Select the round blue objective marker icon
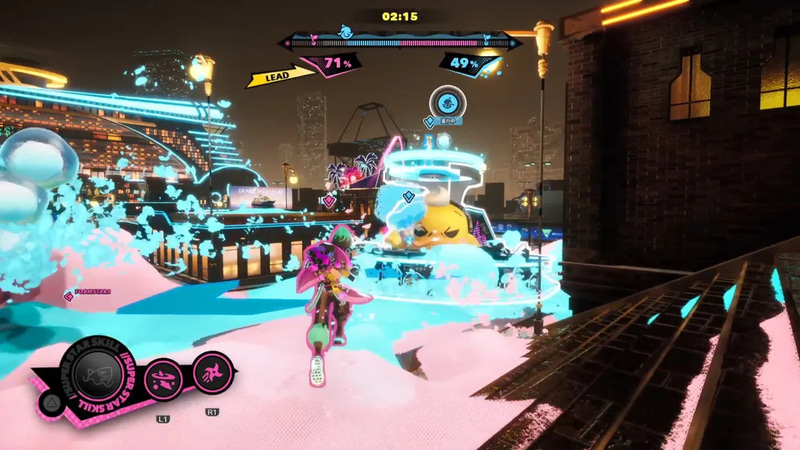 click(445, 102)
